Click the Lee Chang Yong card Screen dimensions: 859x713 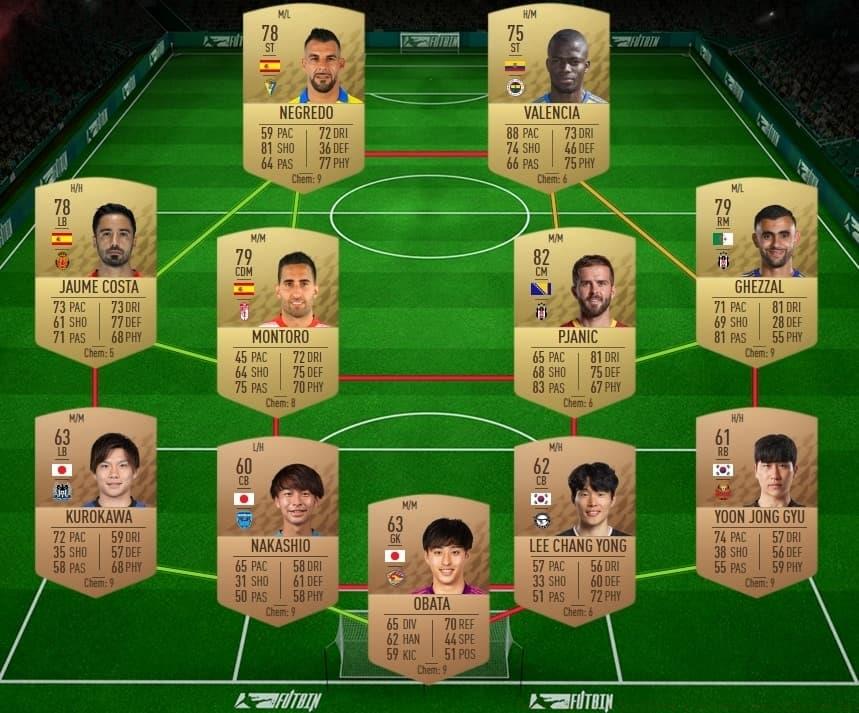pyautogui.click(x=574, y=530)
